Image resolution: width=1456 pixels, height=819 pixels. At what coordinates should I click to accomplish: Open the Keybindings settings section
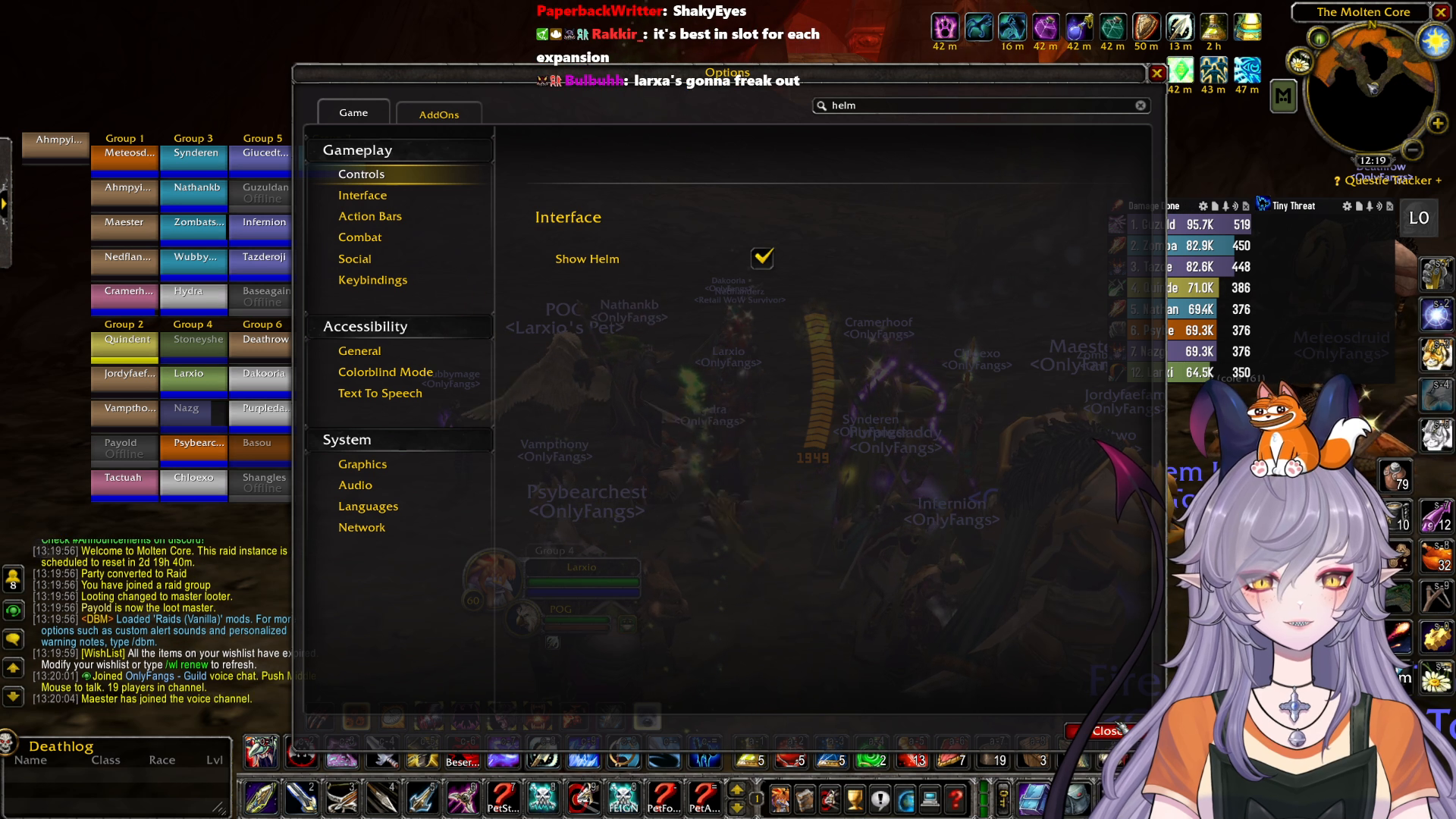click(x=372, y=280)
